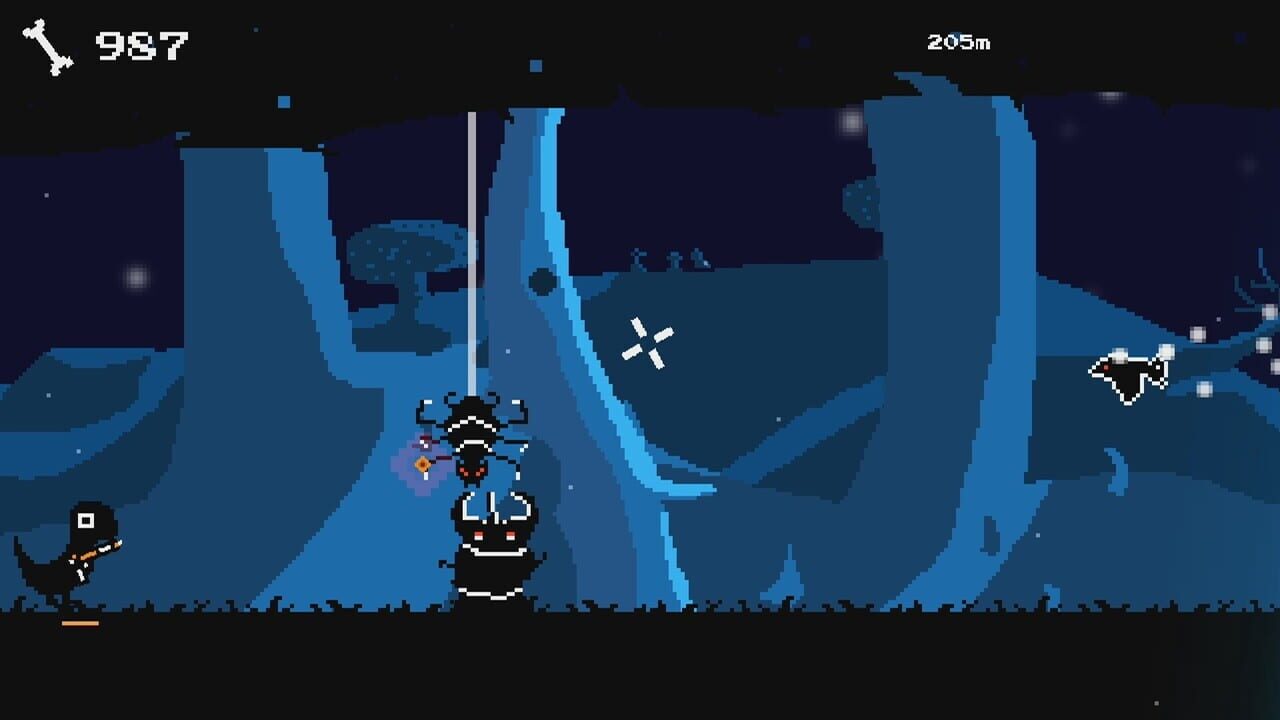Click the bone currency icon
1280x720 pixels.
click(48, 42)
